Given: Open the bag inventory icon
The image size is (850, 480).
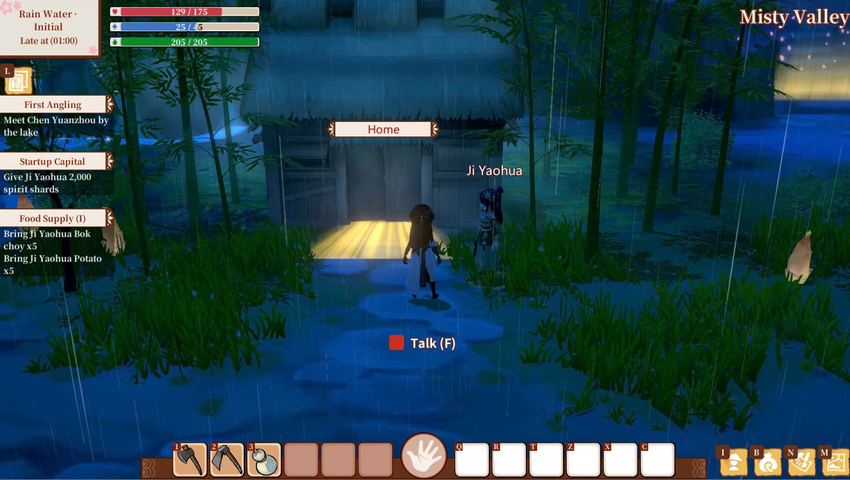Looking at the screenshot, I should (767, 461).
